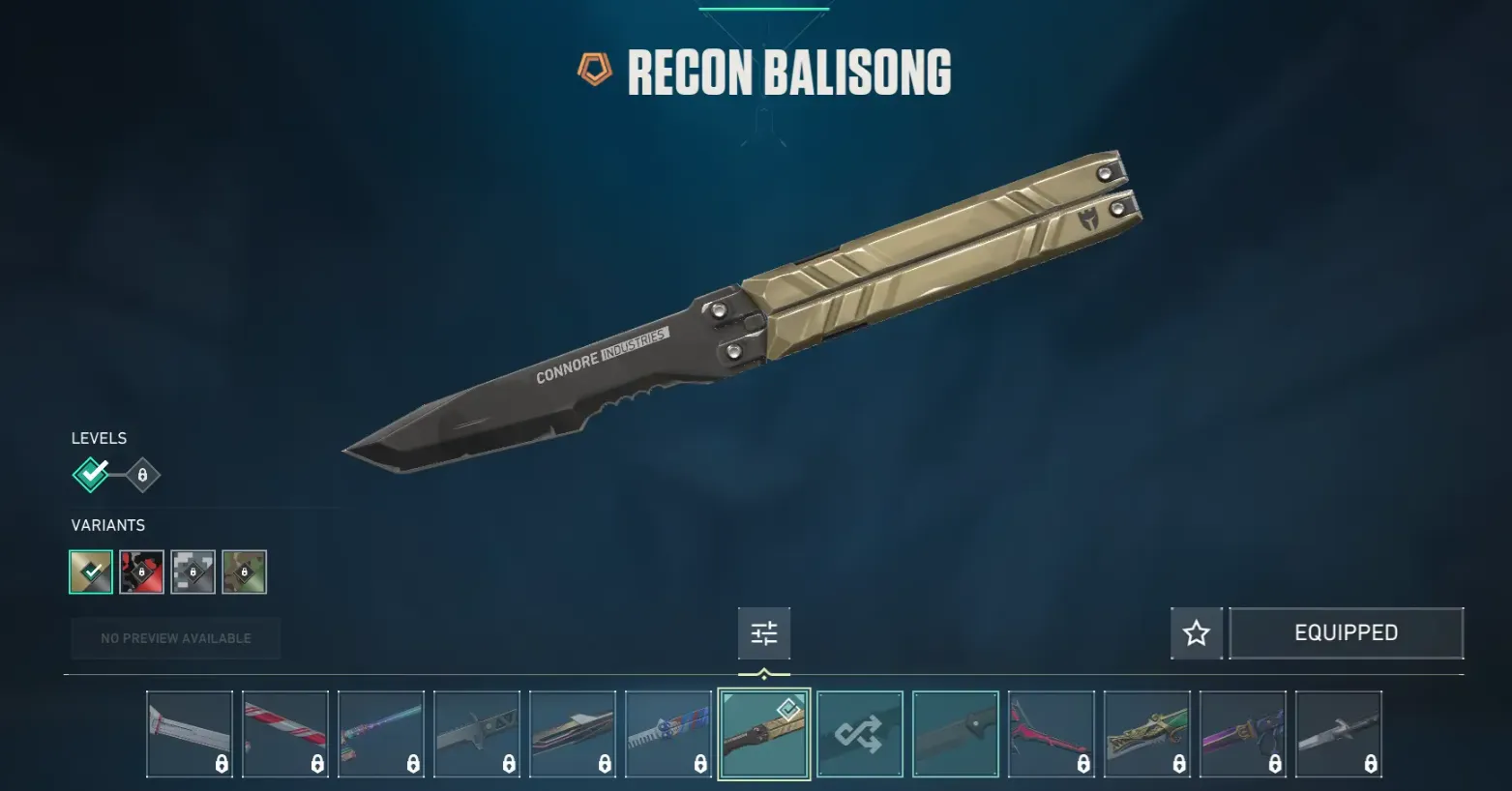1512x791 pixels.
Task: Choose the tan default variant swatch
Action: (x=91, y=571)
